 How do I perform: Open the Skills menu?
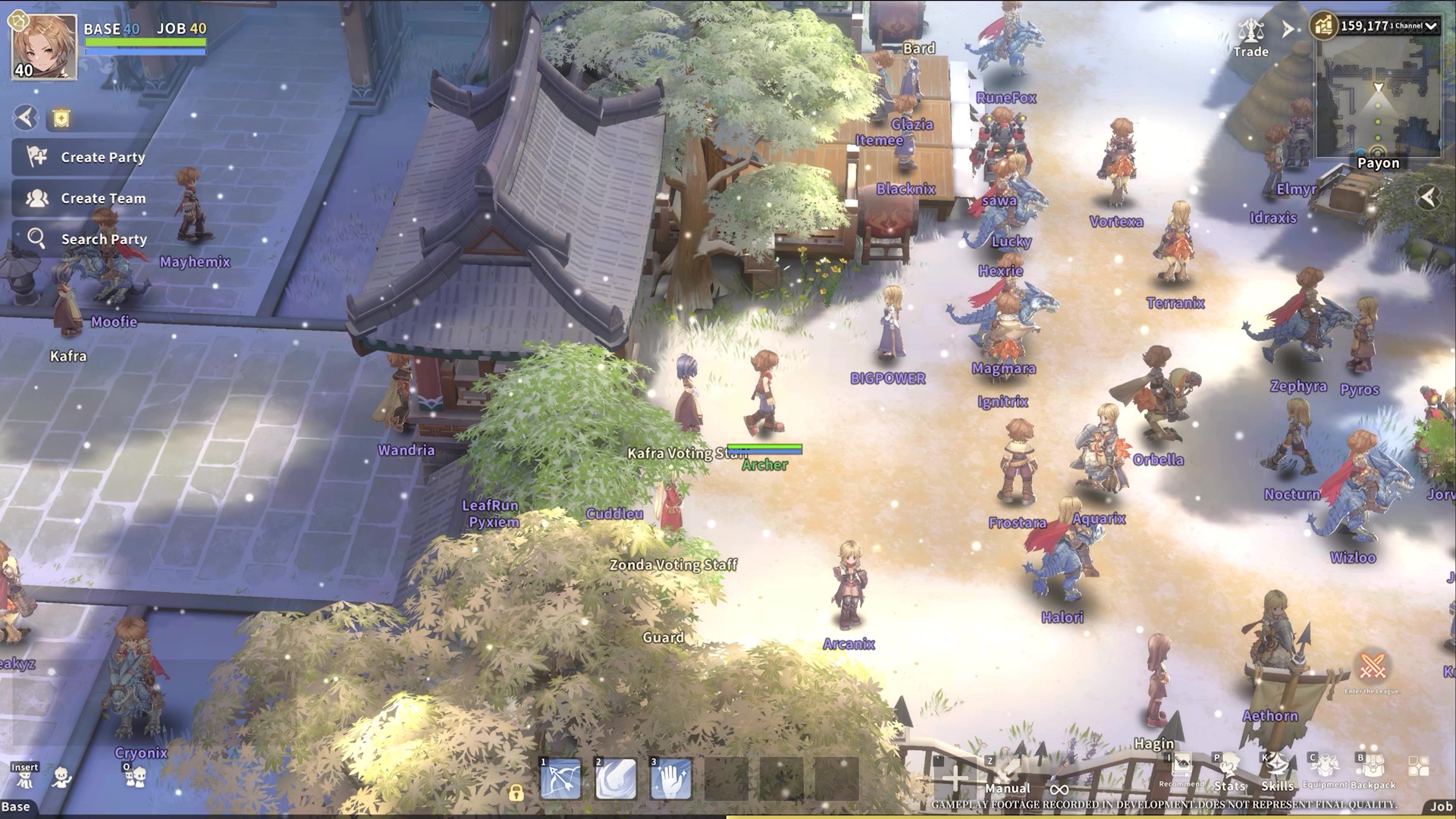click(1277, 772)
